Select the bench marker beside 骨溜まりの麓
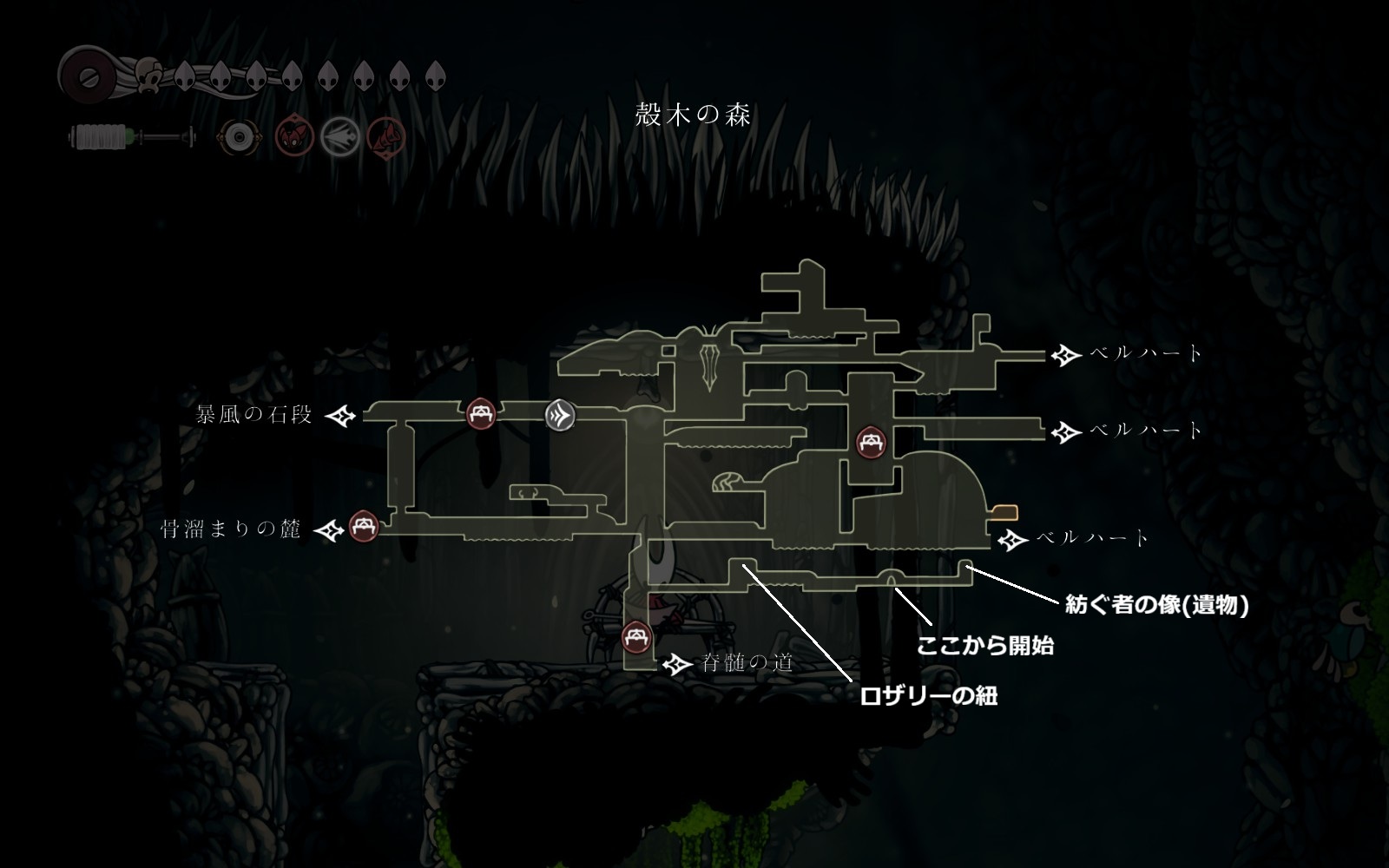The image size is (1389, 868). pos(363,527)
